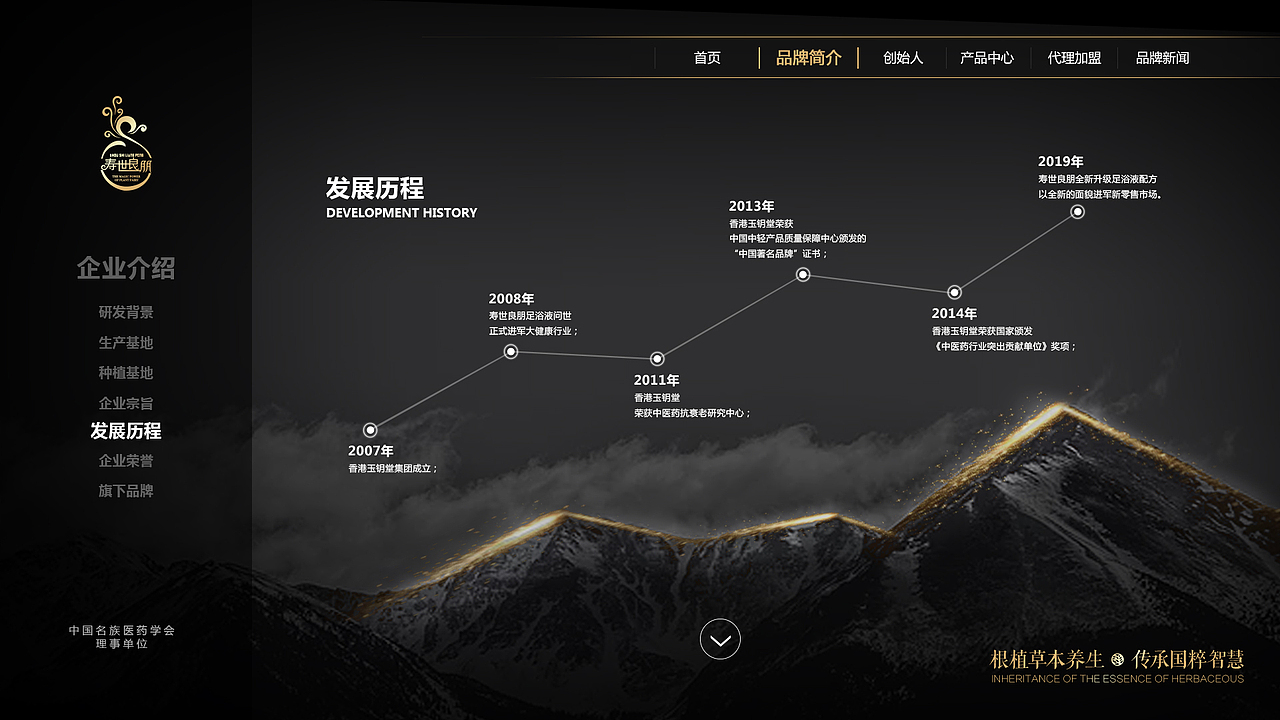Select the 产品中心 navigation link

[988, 58]
